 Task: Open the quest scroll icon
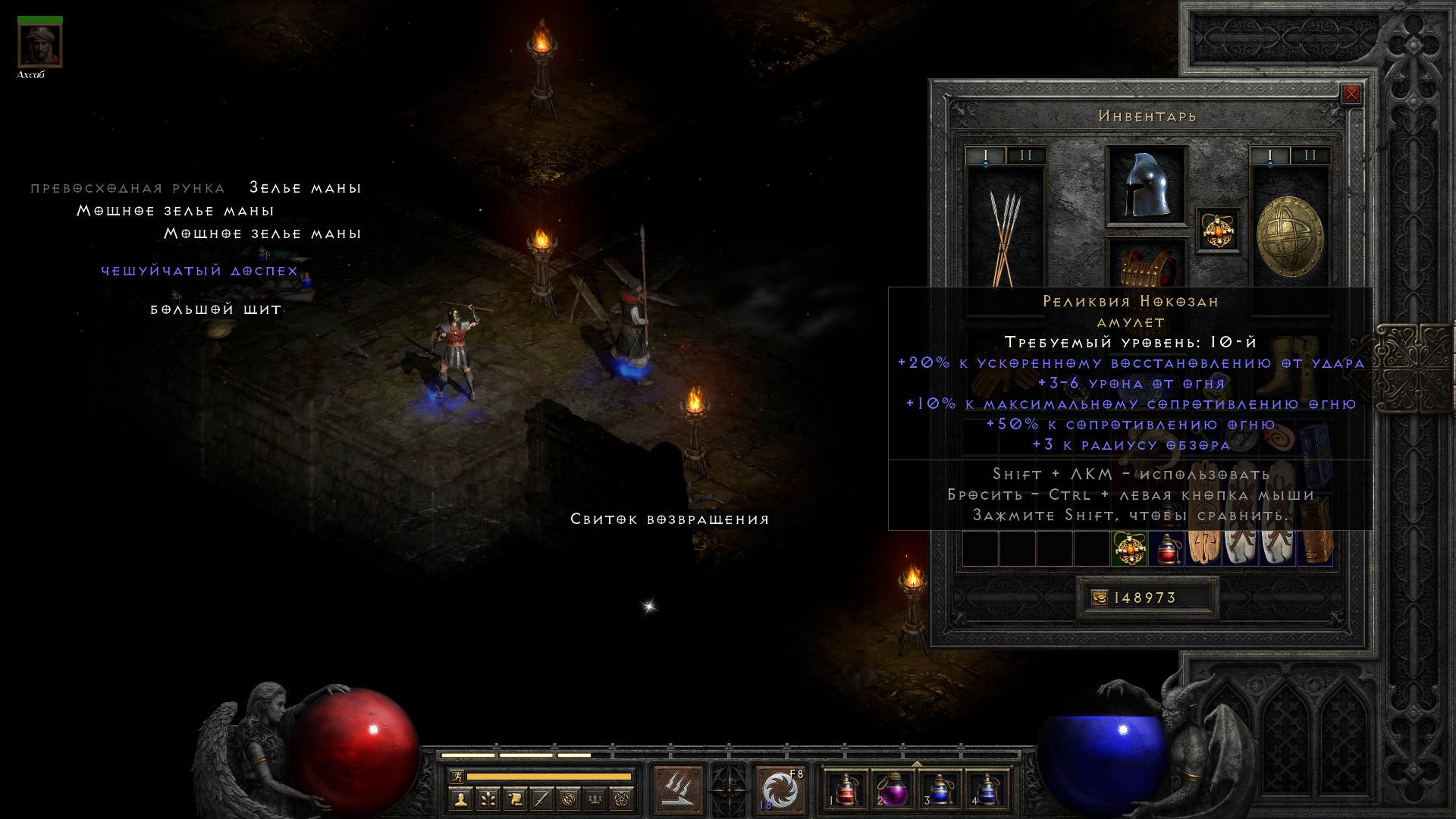click(514, 799)
